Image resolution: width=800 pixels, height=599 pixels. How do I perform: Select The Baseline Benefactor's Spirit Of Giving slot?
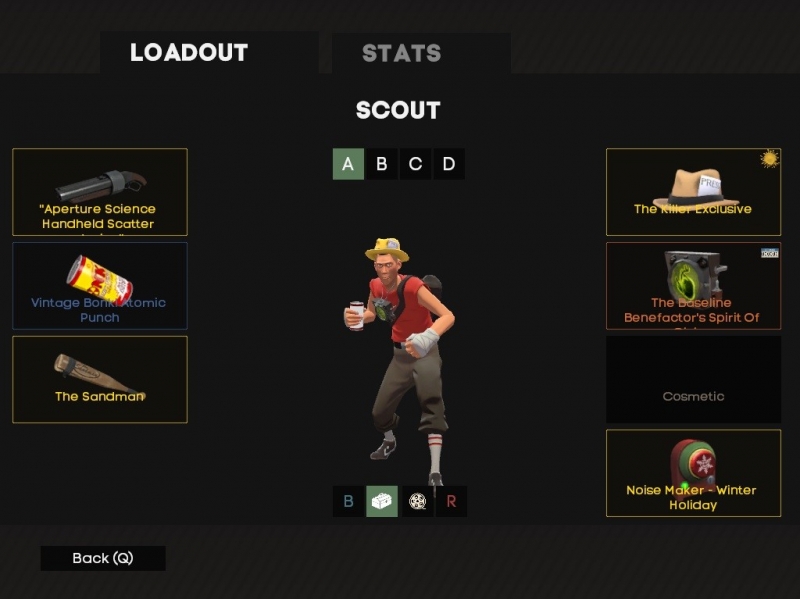(693, 286)
